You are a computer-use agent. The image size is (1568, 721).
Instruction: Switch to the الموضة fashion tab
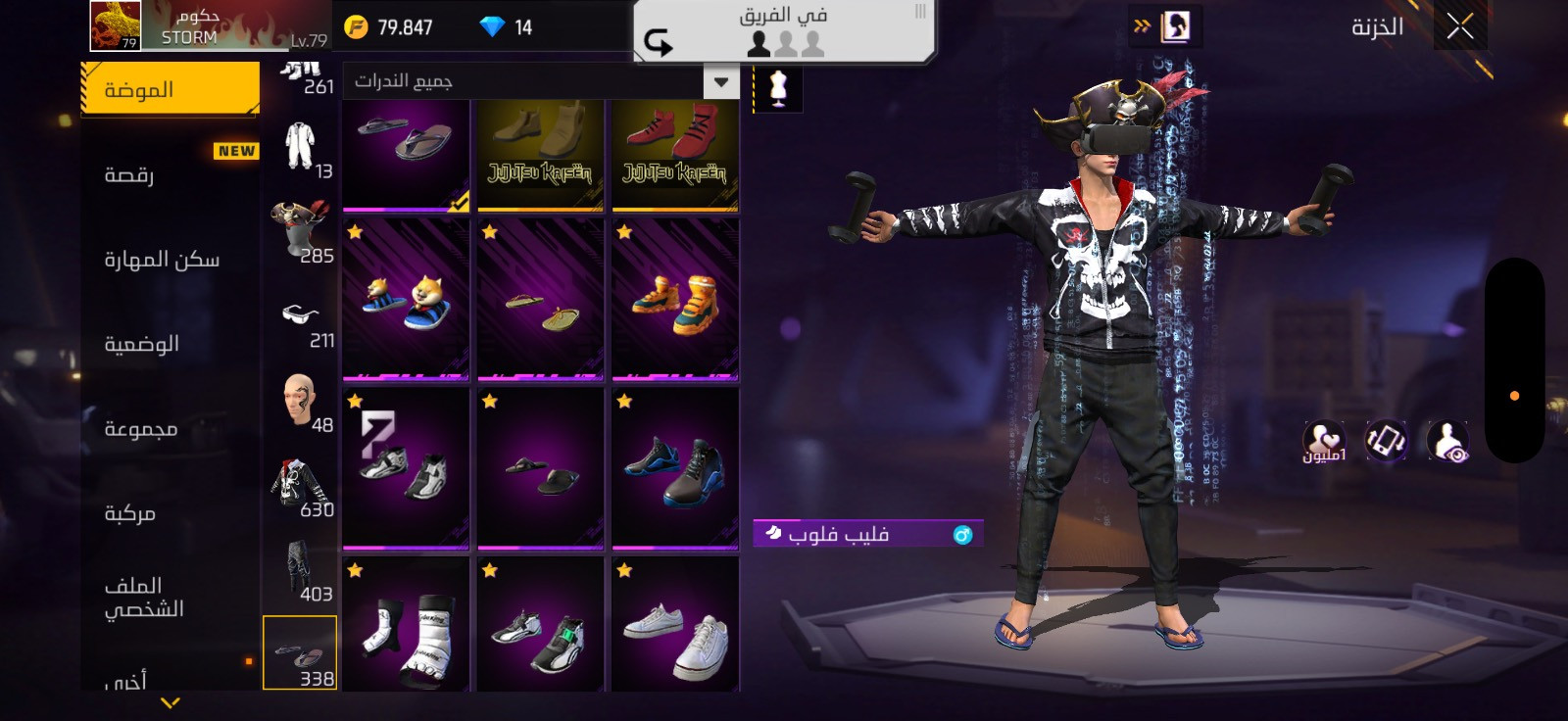(x=169, y=89)
